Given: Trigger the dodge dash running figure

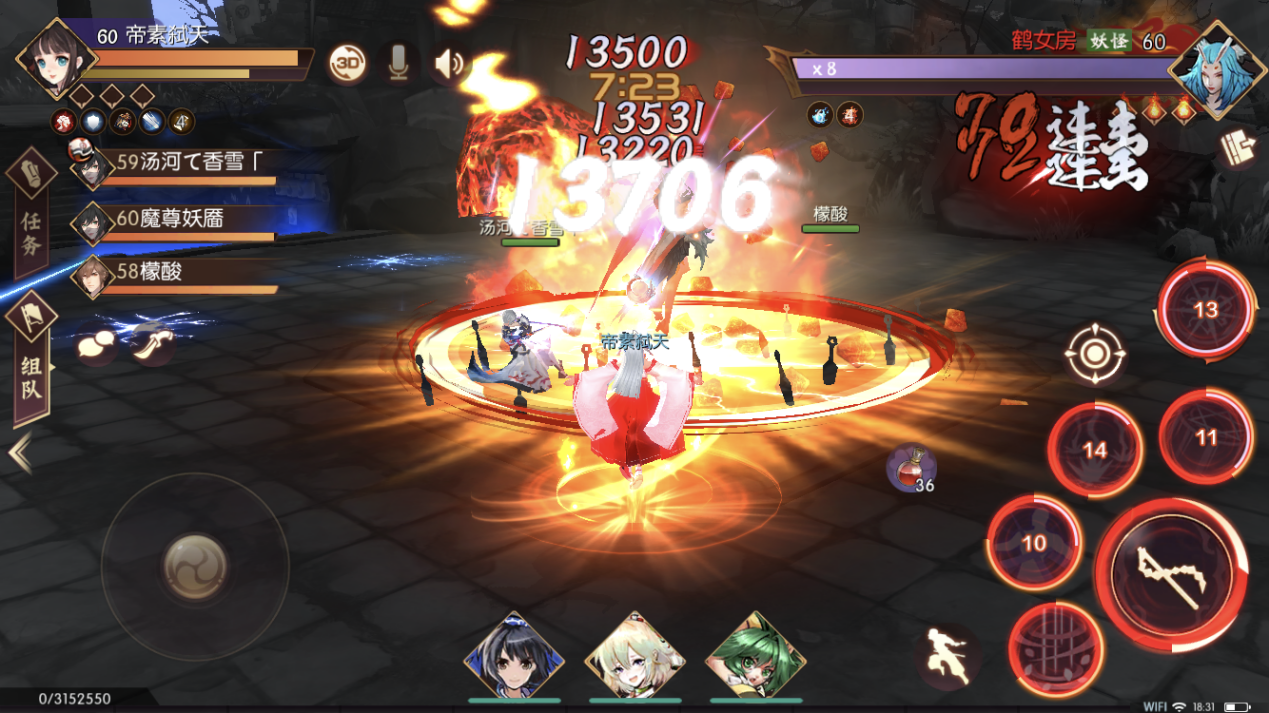Looking at the screenshot, I should point(949,655).
